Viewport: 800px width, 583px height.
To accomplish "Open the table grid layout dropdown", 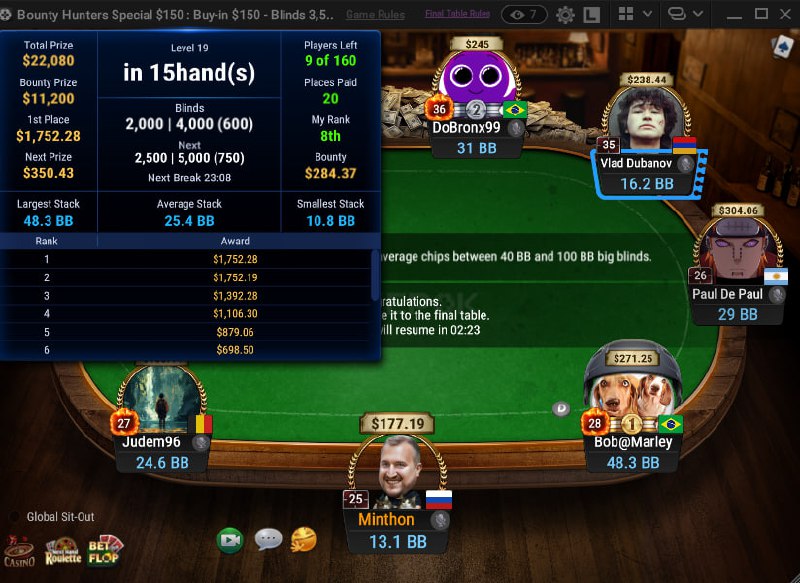I will [636, 14].
